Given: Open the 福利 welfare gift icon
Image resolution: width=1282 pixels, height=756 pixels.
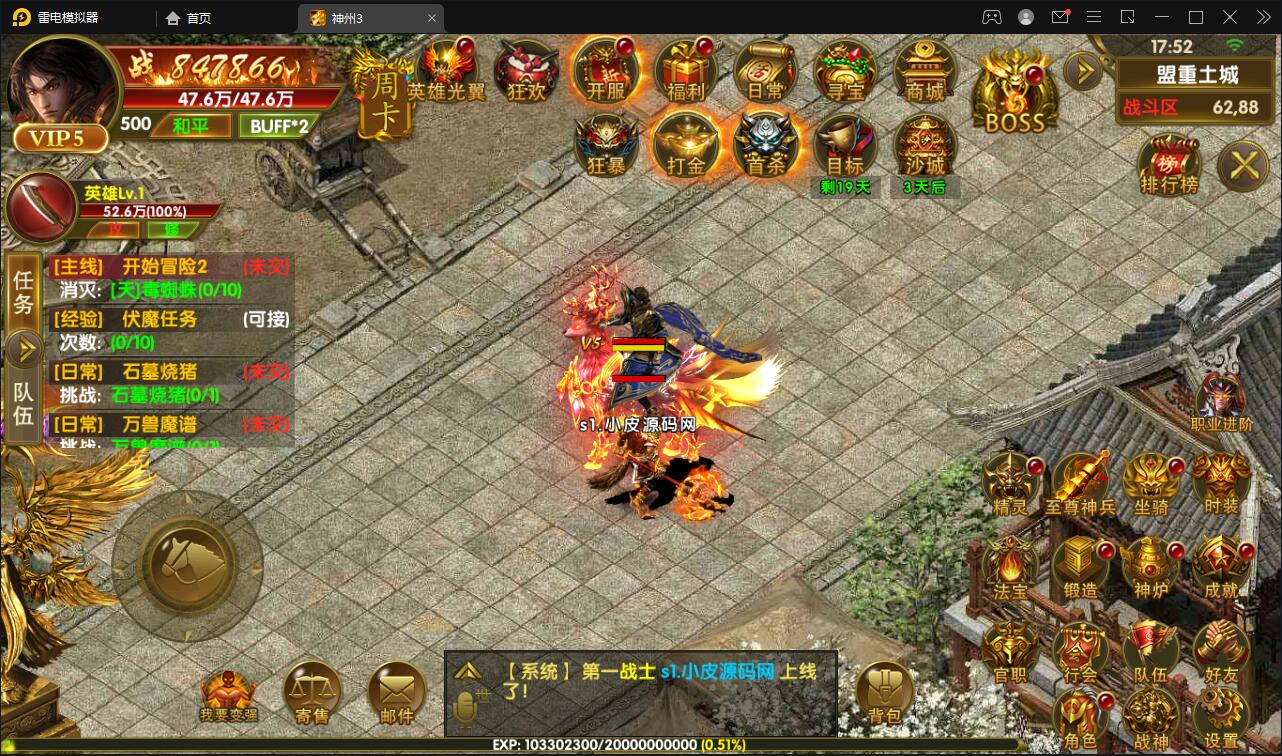Looking at the screenshot, I should pyautogui.click(x=685, y=71).
